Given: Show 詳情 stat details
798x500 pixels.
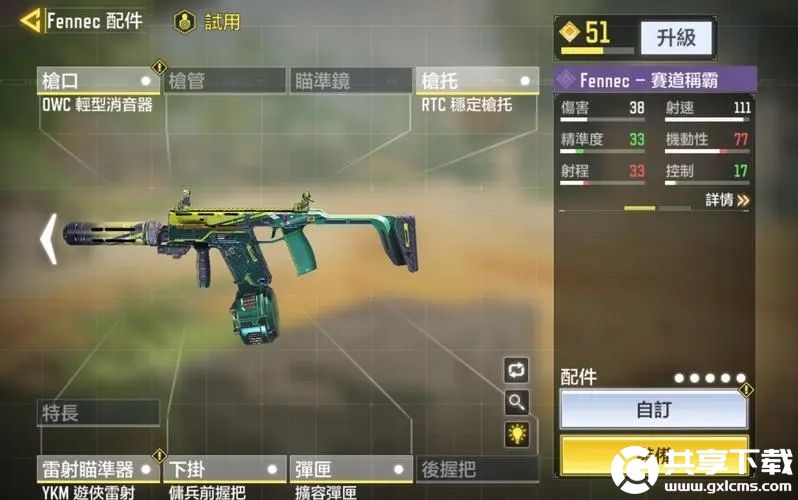Looking at the screenshot, I should [x=727, y=200].
